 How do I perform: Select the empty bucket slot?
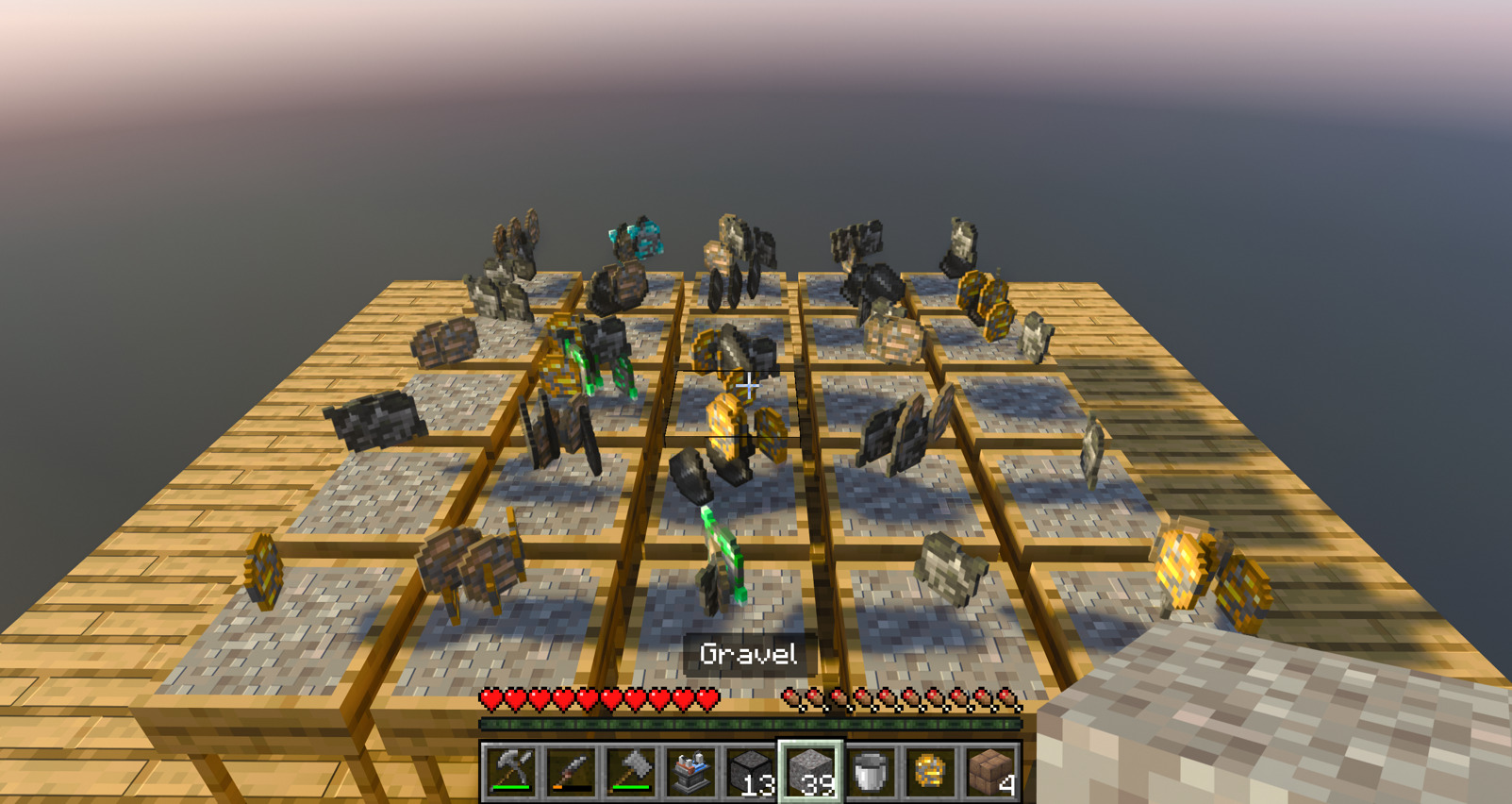[x=872, y=770]
